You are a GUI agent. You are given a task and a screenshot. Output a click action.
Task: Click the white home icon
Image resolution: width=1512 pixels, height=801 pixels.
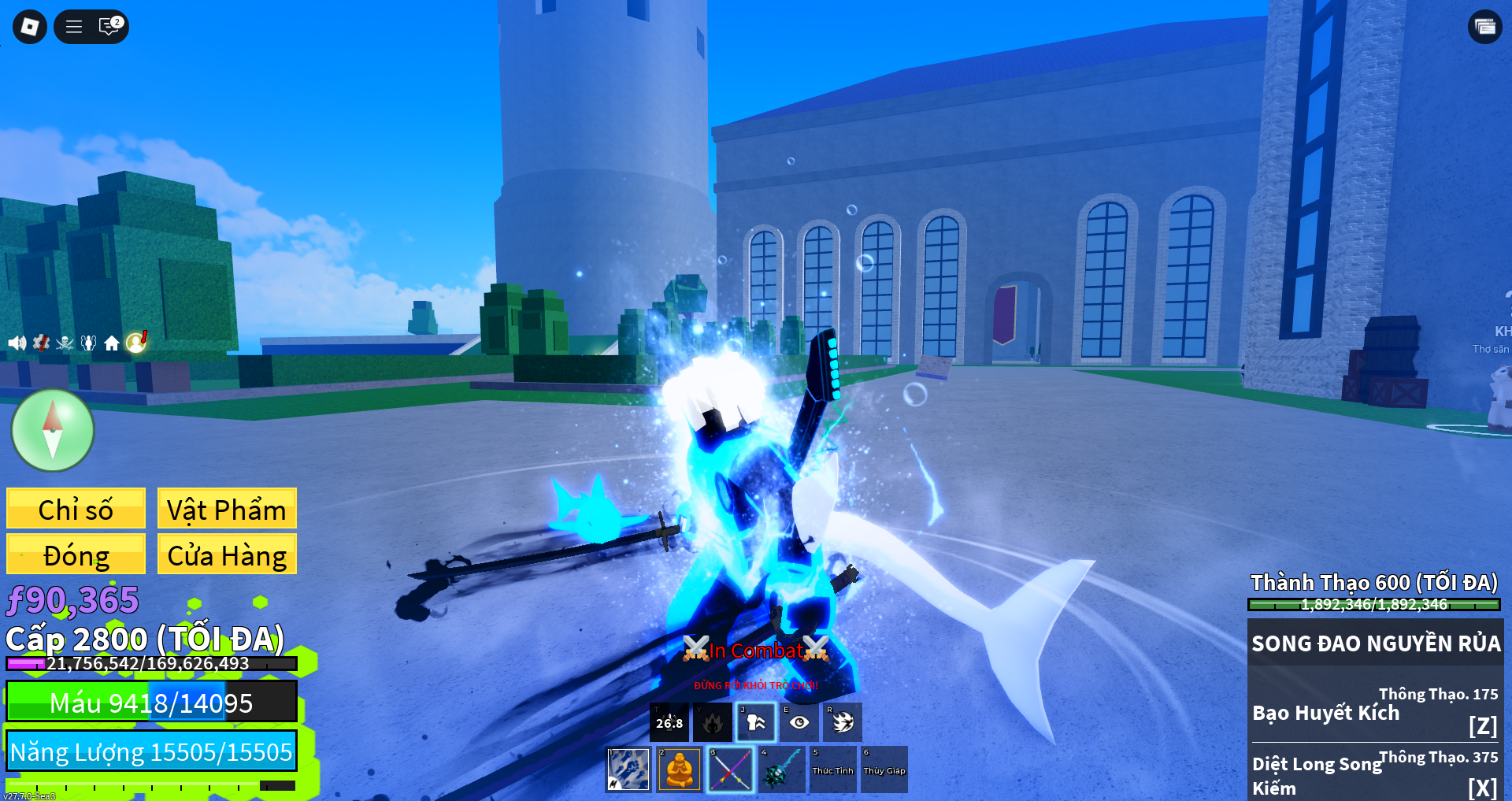(112, 343)
